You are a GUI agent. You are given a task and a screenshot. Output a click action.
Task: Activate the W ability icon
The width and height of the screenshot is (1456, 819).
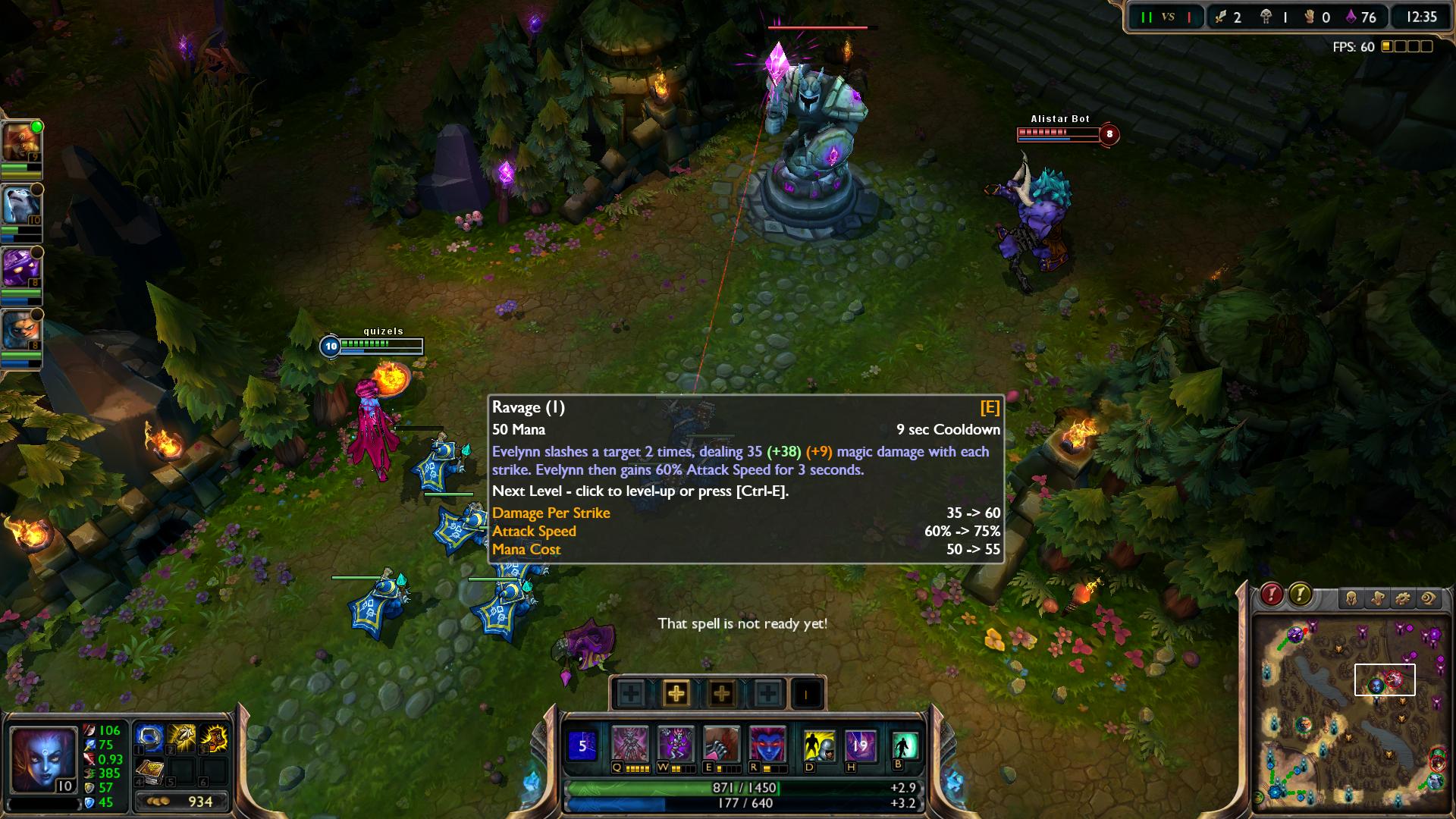tap(676, 745)
